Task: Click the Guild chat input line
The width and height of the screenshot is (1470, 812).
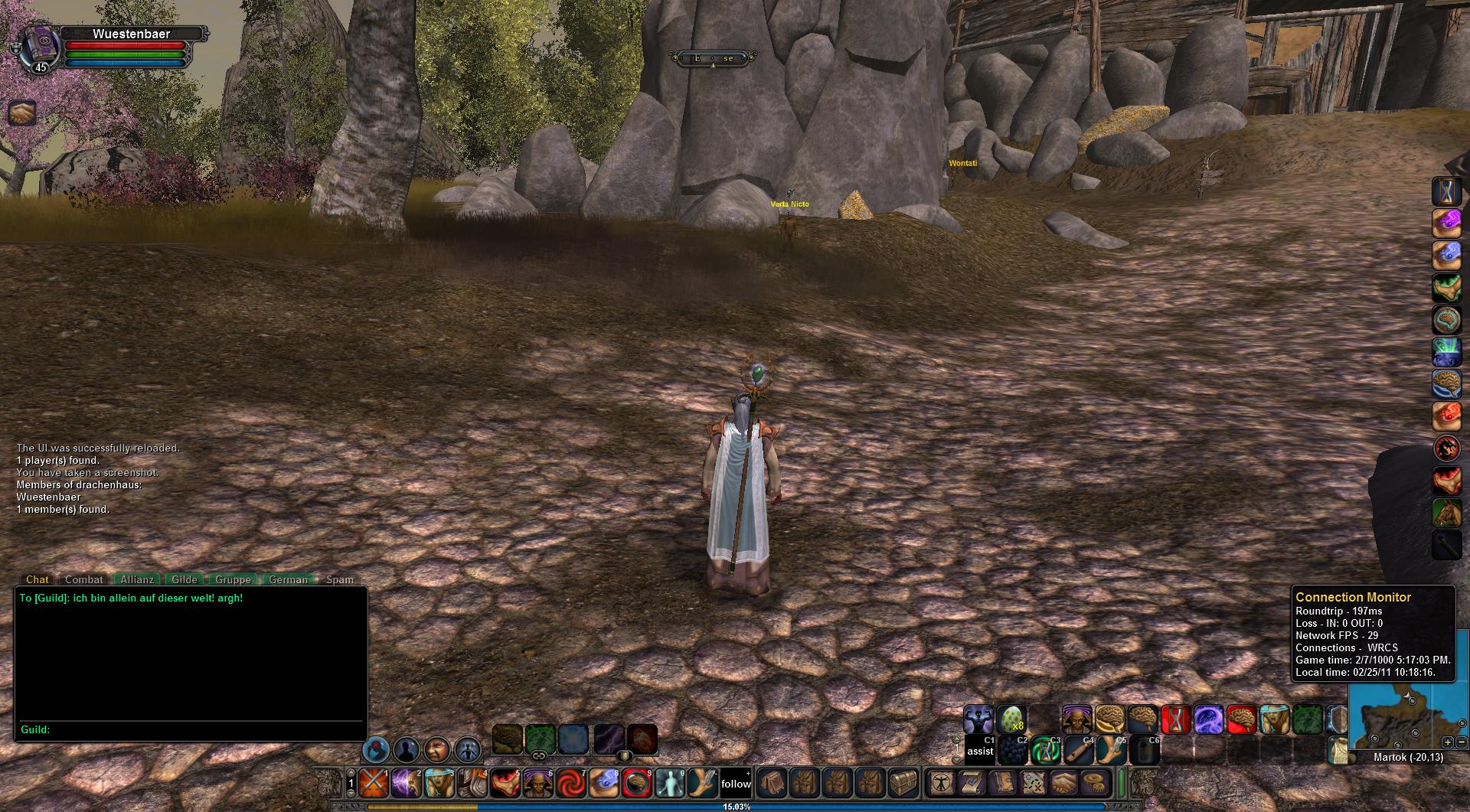Action: (x=199, y=729)
